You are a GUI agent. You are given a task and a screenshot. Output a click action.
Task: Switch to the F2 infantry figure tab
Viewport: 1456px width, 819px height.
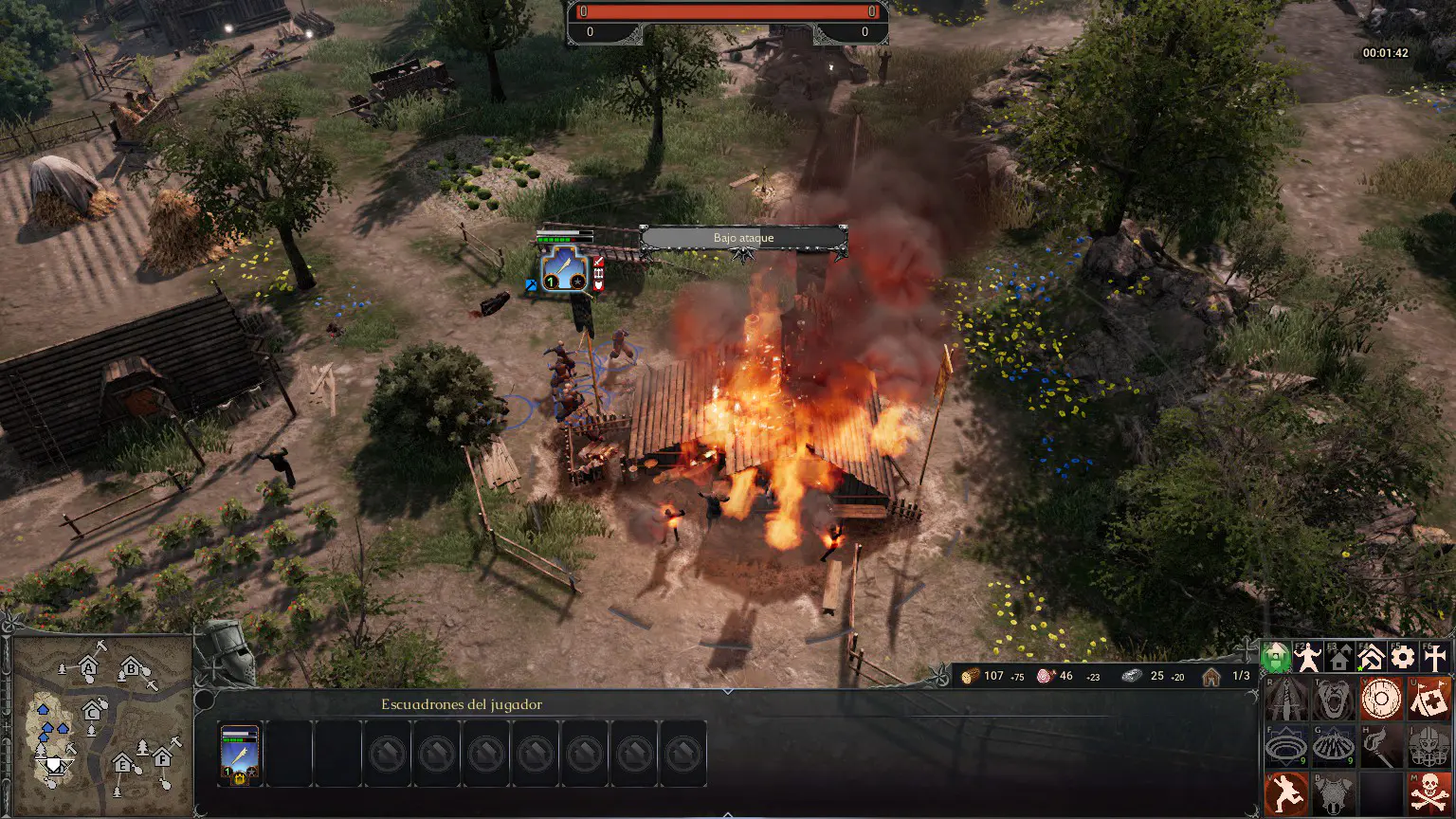click(1308, 657)
